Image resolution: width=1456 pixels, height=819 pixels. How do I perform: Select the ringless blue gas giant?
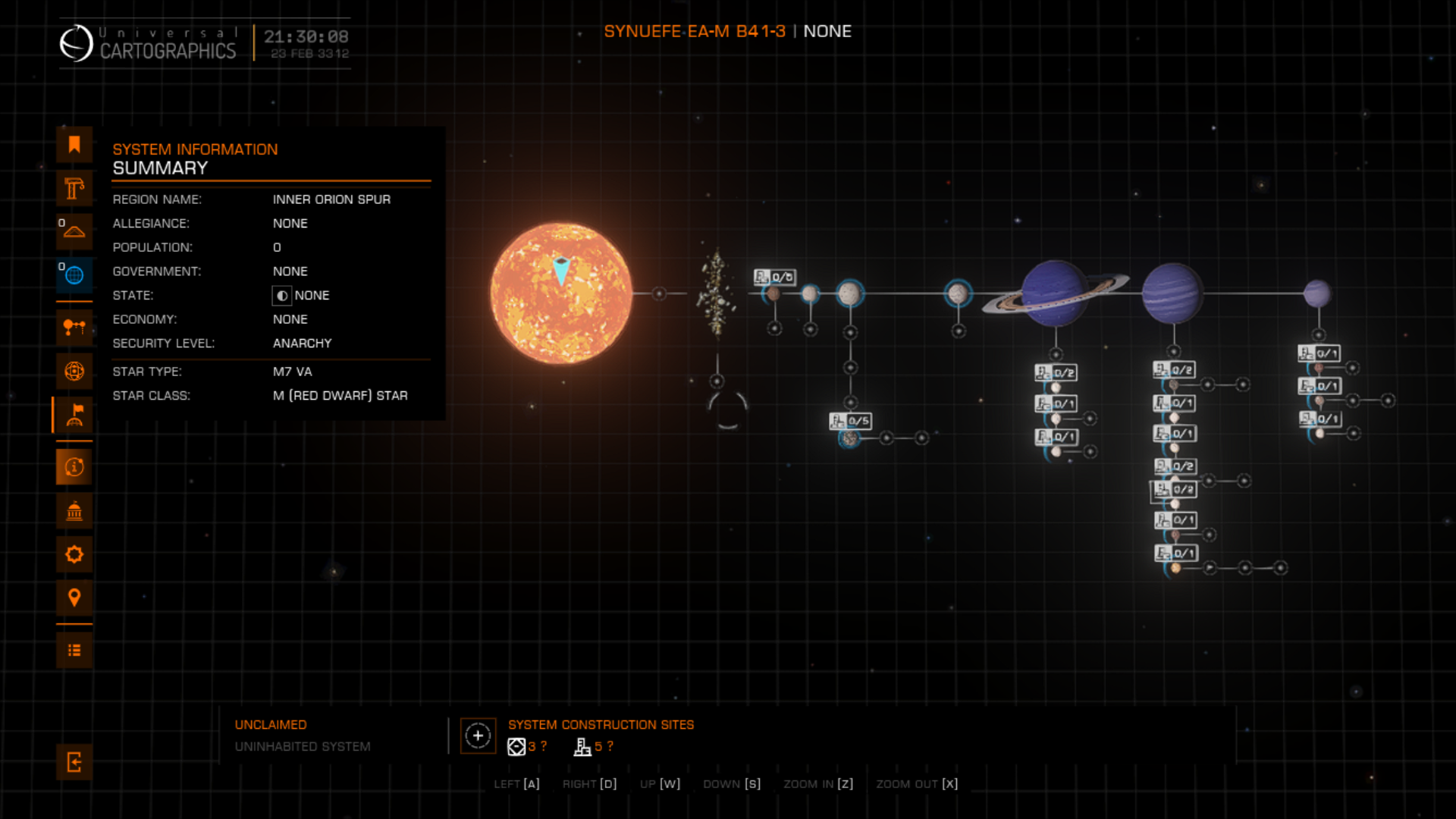click(1172, 293)
